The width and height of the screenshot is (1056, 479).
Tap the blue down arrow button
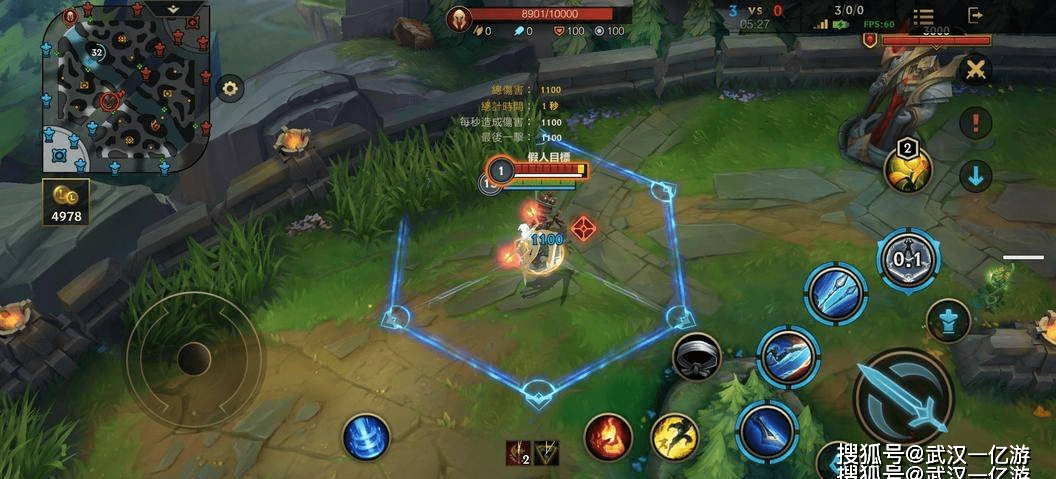tap(975, 176)
